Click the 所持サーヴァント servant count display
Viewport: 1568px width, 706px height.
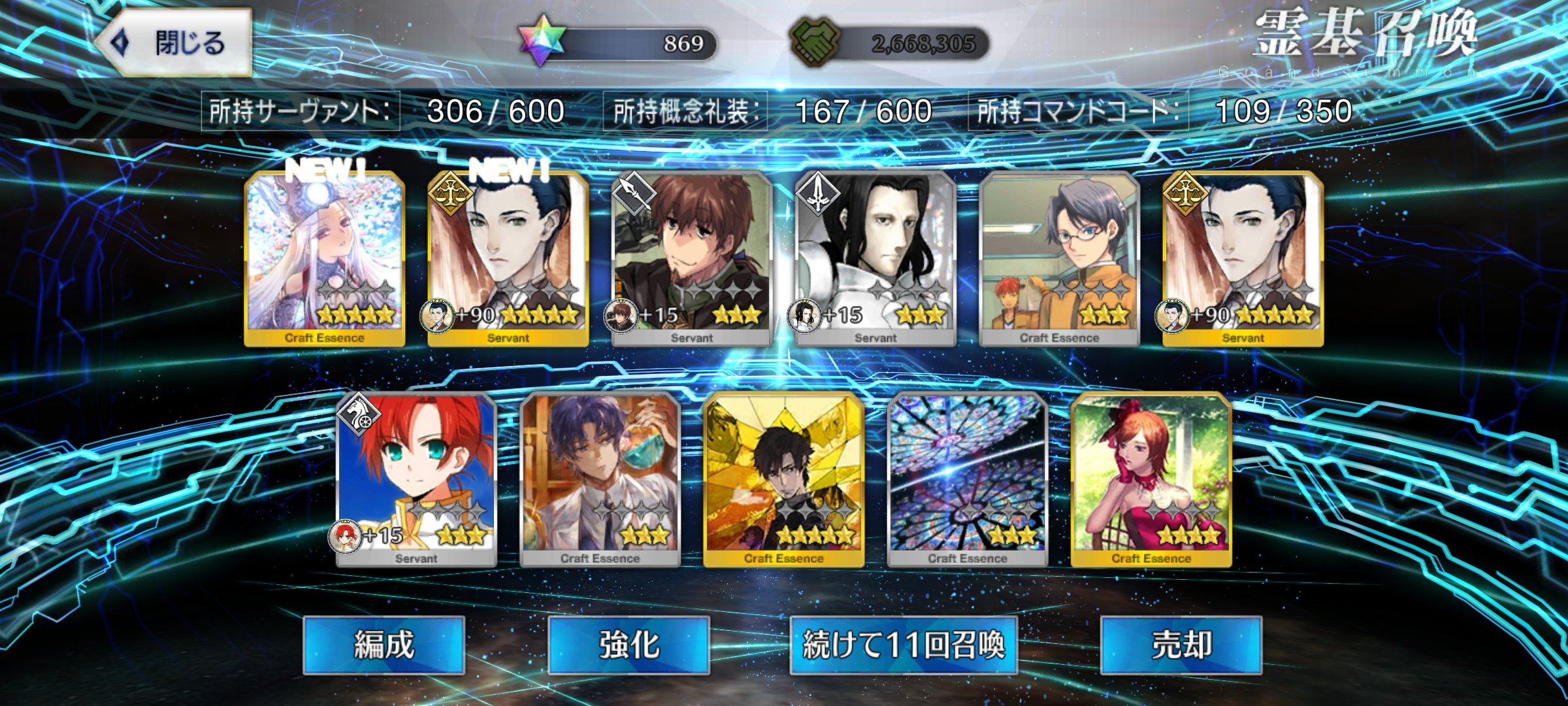tap(385, 110)
